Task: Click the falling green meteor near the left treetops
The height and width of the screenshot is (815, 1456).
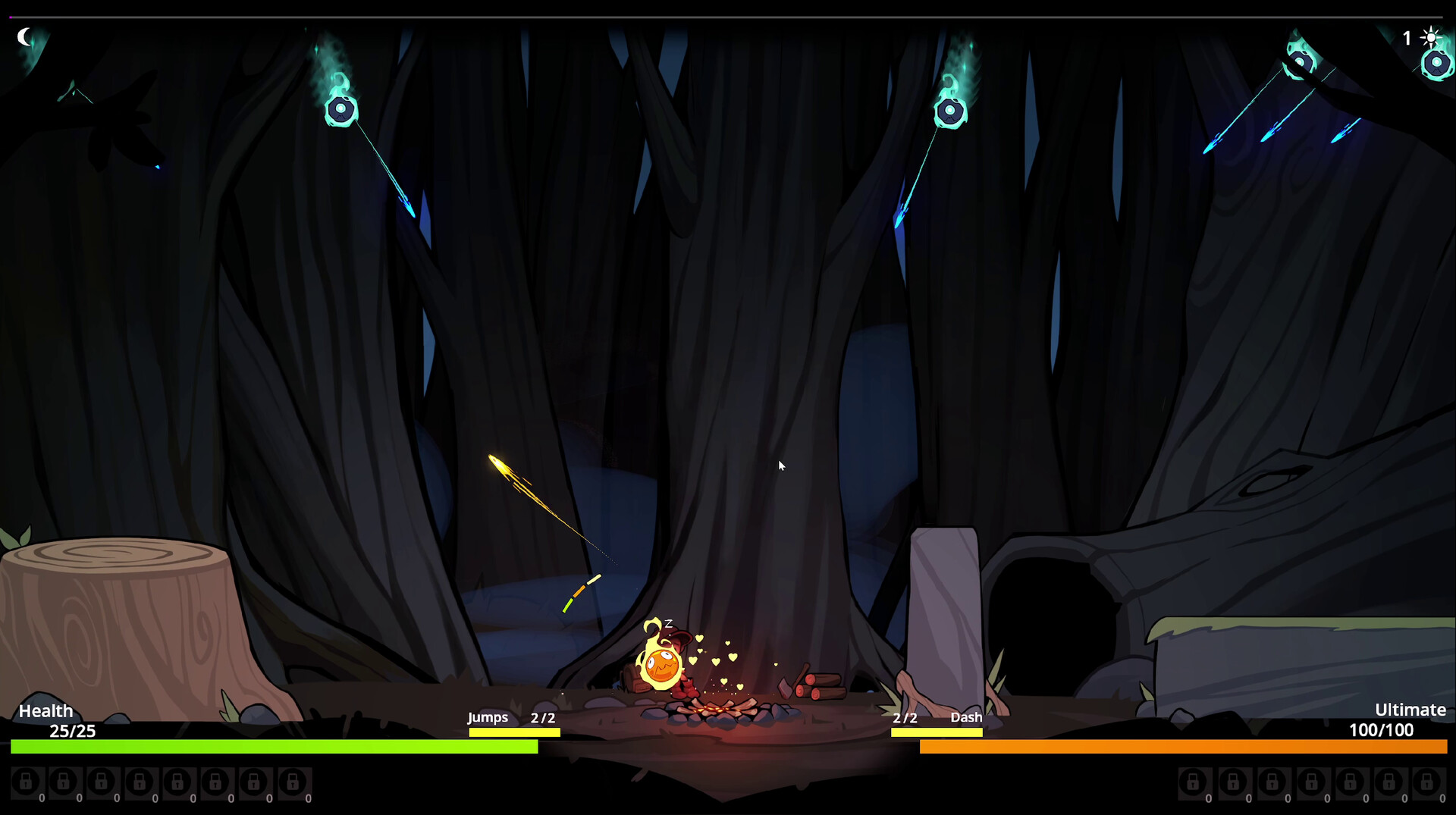Action: (x=340, y=108)
